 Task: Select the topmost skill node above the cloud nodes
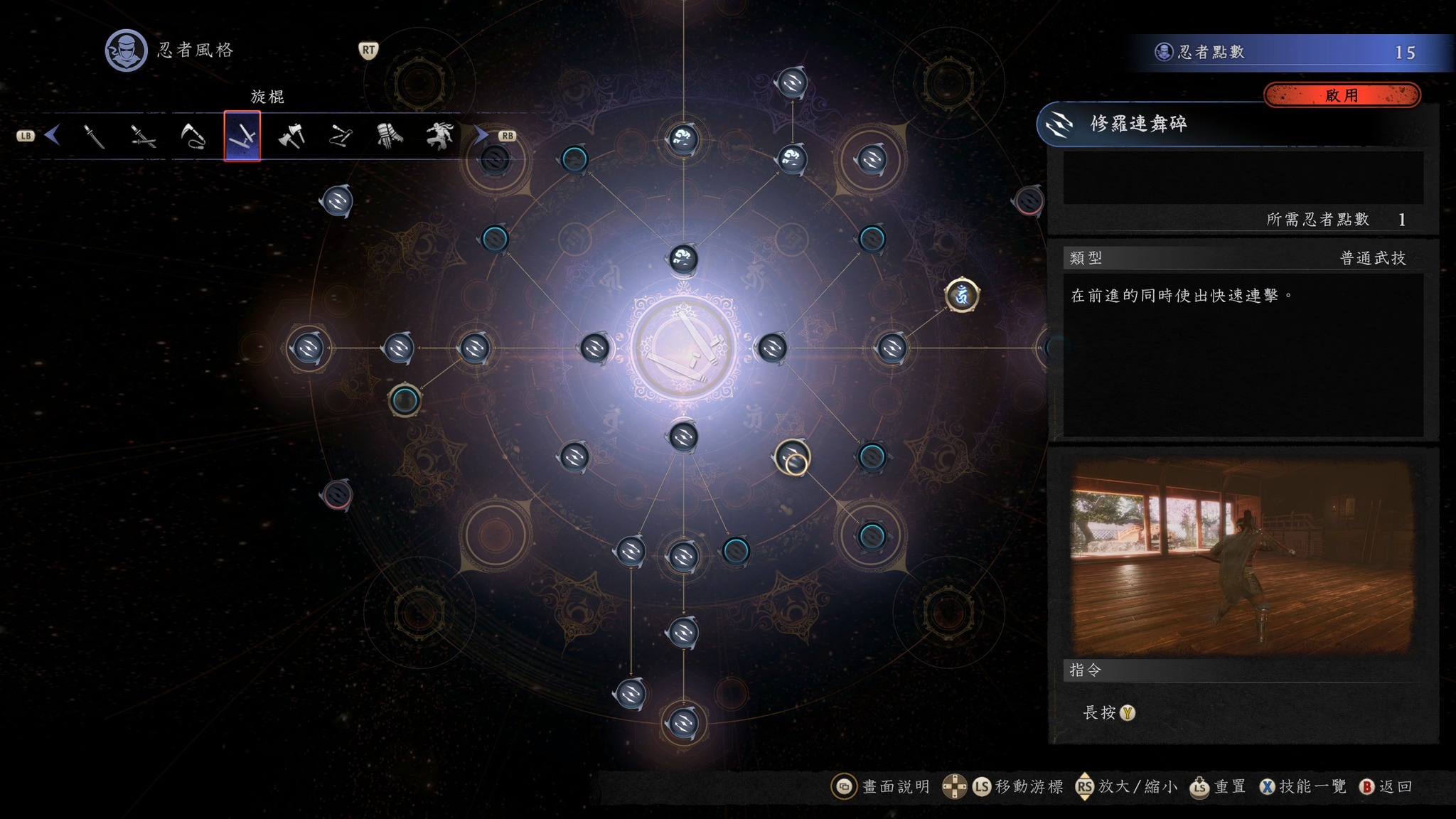point(791,82)
